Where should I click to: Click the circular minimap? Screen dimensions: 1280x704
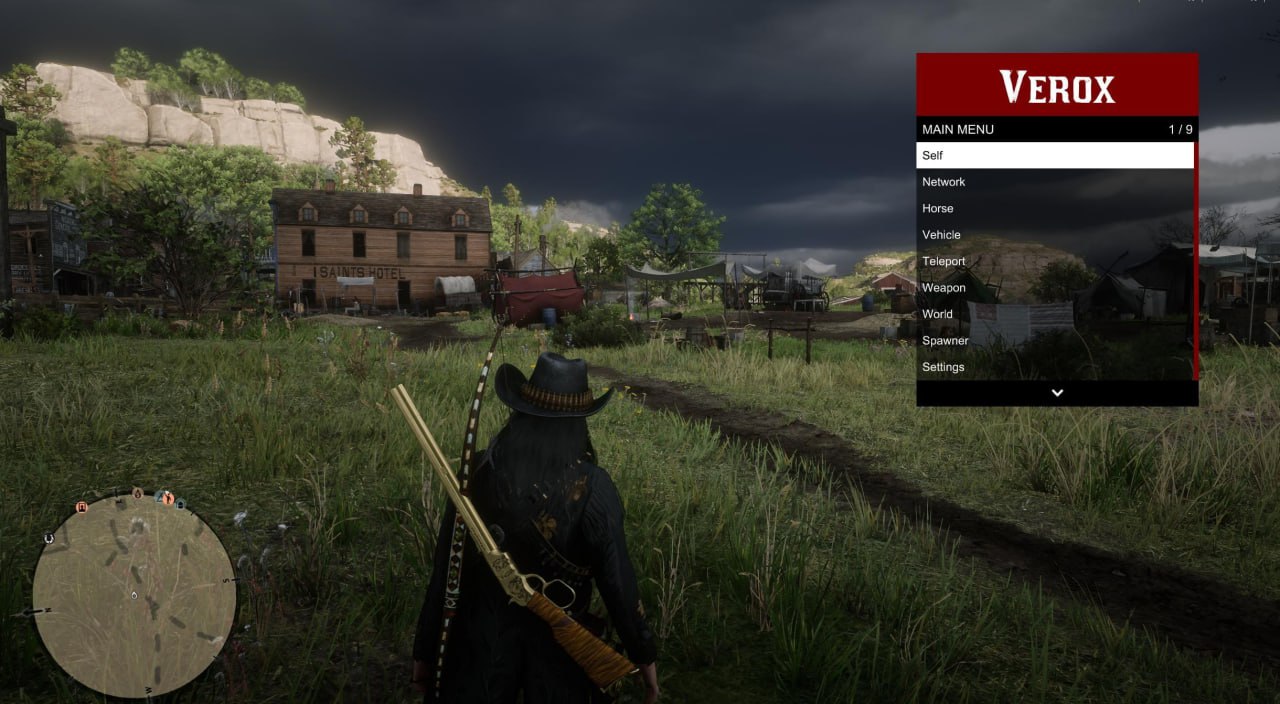tap(134, 595)
